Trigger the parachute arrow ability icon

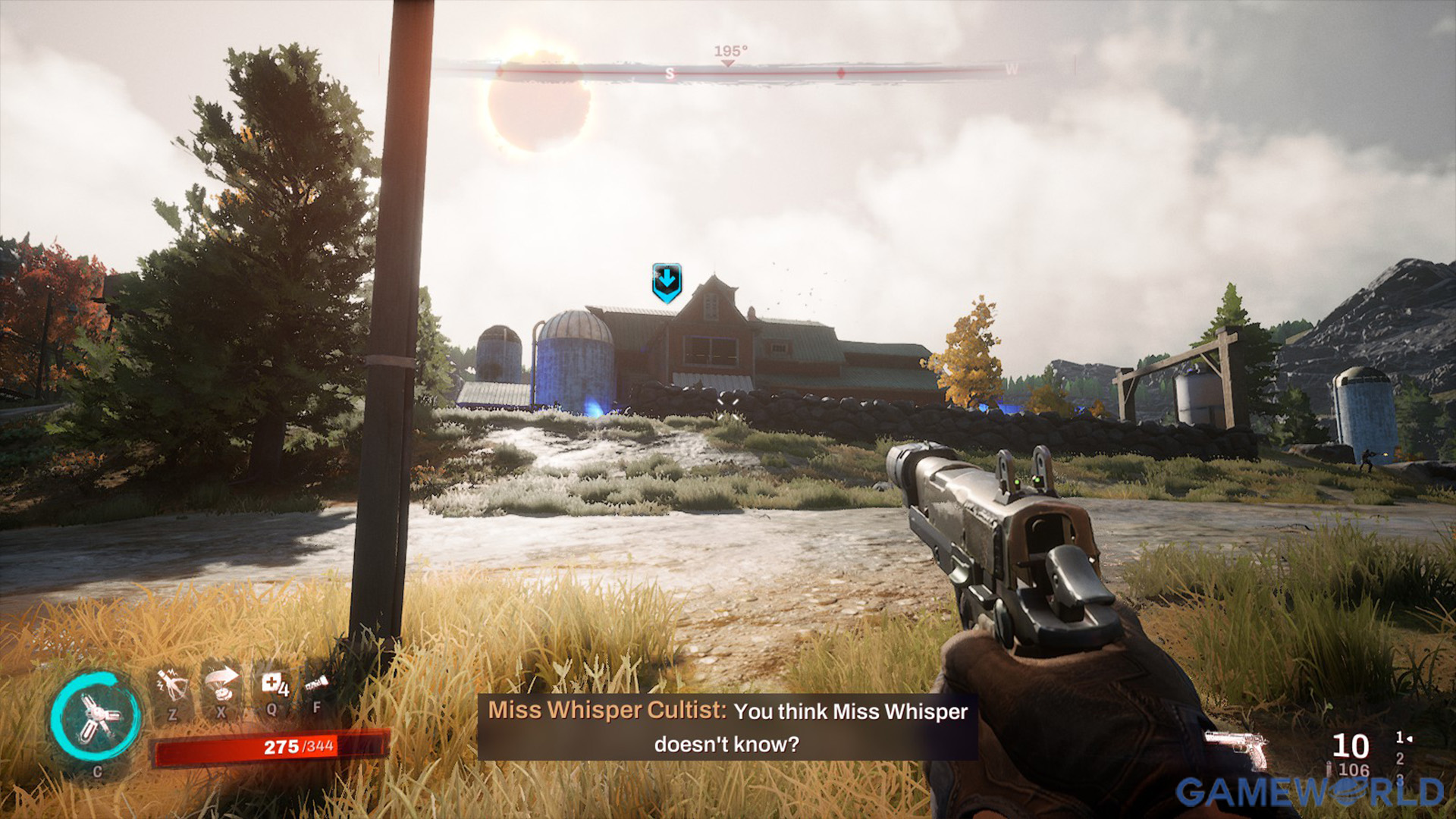[x=221, y=683]
